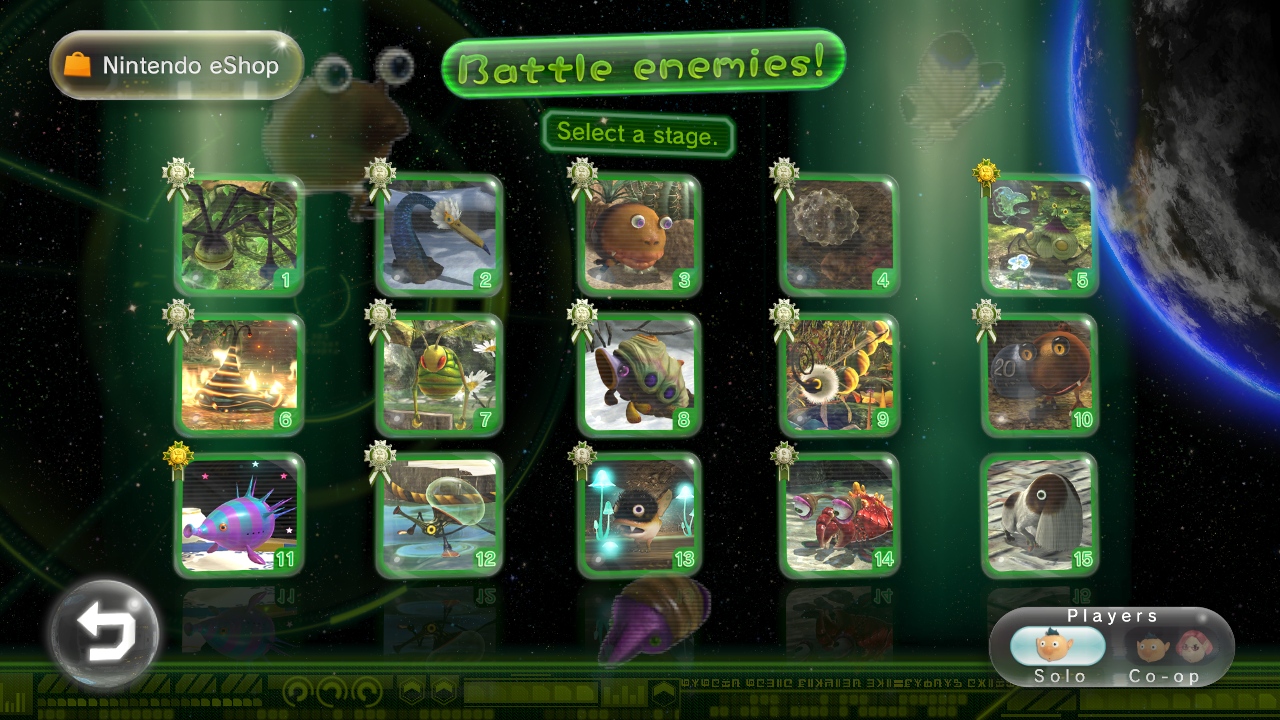The width and height of the screenshot is (1280, 720).
Task: Select stage 8 with the spotted moth creature
Action: [639, 375]
